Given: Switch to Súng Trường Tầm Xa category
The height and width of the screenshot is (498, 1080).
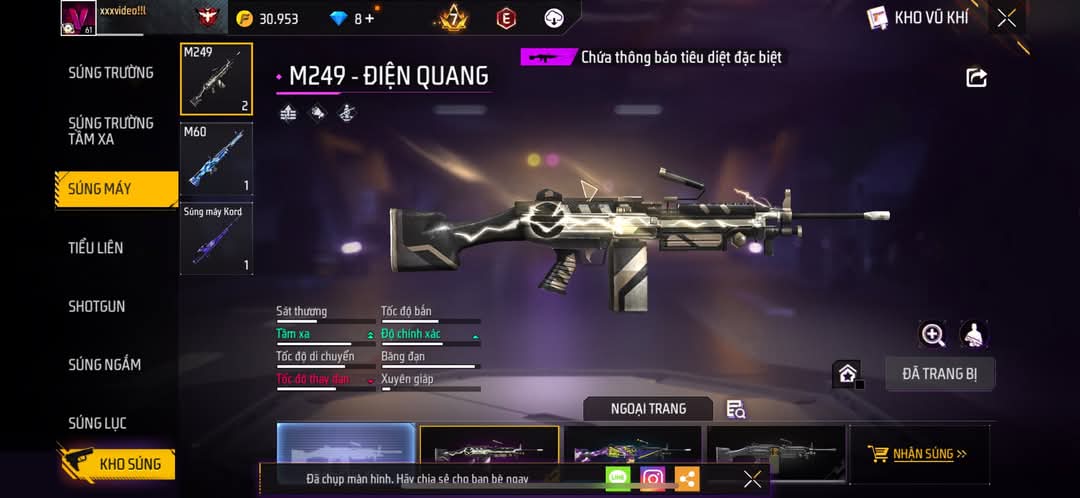Looking at the screenshot, I should coord(111,131).
